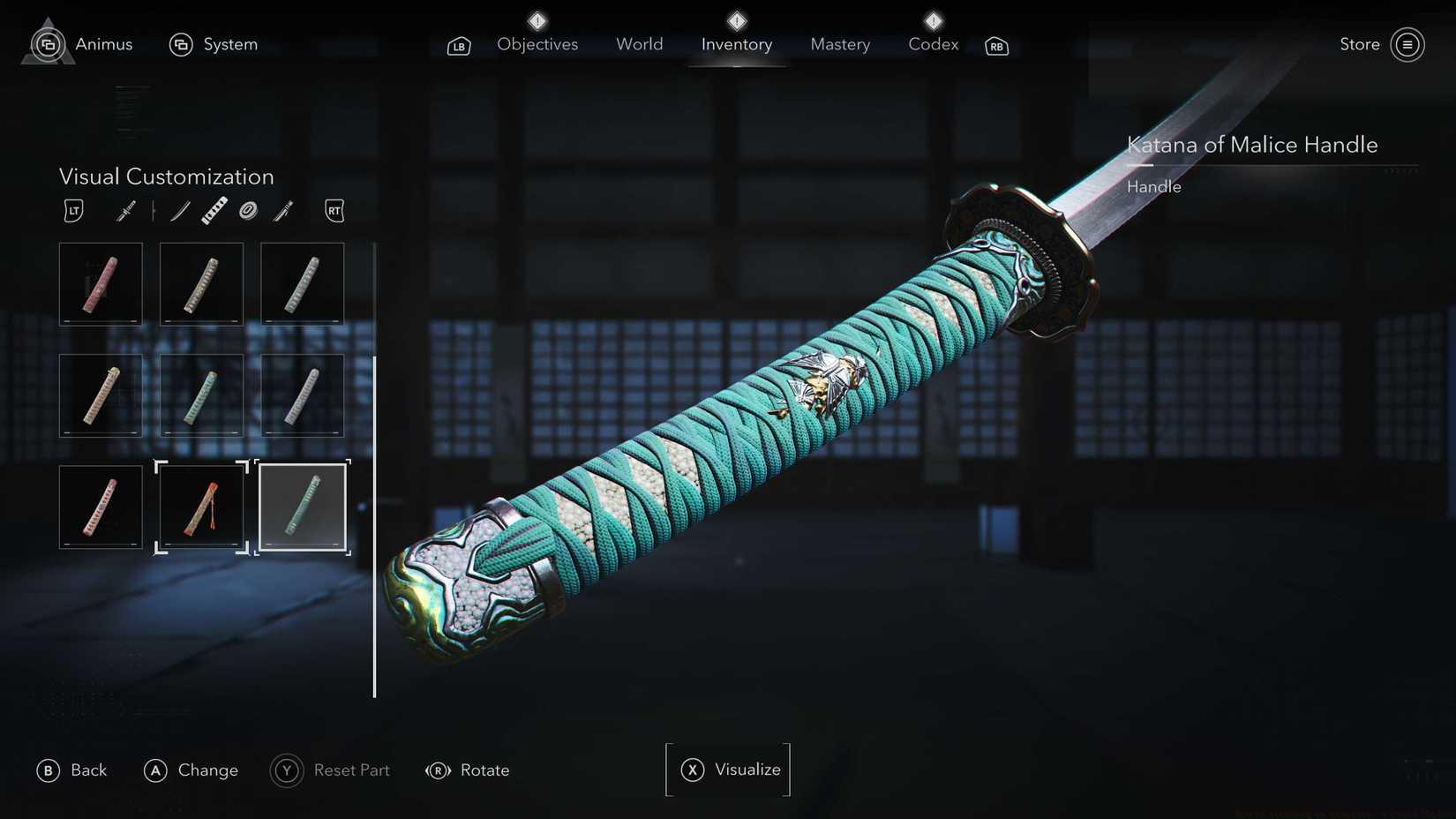Pick the red handle with hanging tassel
Screen dimensions: 1456x819
tap(201, 507)
